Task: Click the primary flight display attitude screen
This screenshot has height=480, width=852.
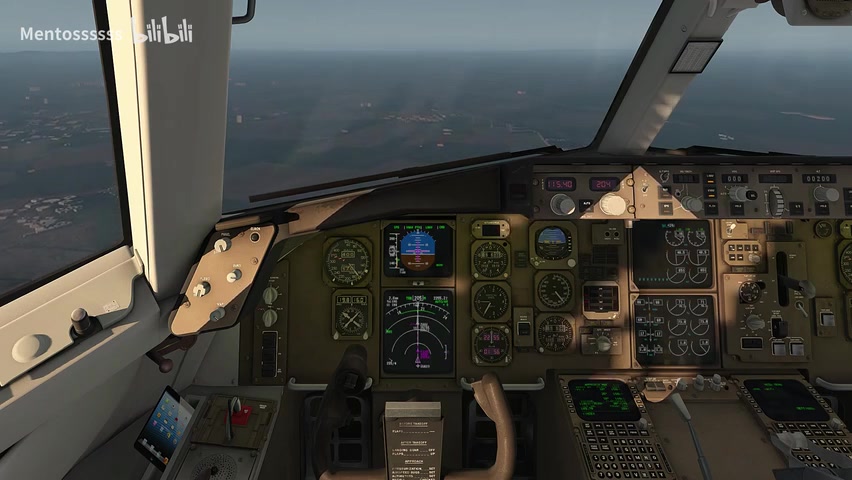Action: pyautogui.click(x=418, y=248)
